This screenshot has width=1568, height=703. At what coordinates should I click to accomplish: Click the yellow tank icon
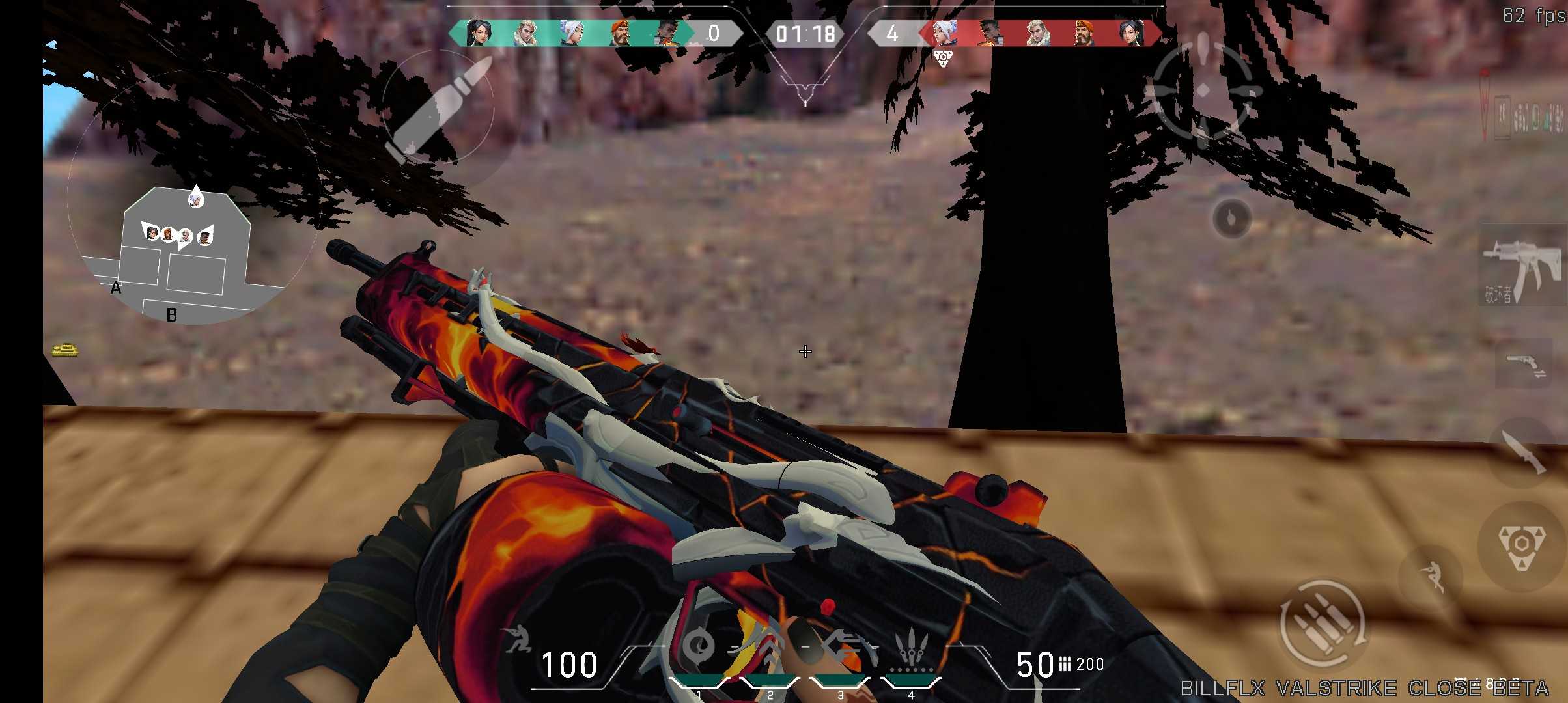click(x=65, y=350)
